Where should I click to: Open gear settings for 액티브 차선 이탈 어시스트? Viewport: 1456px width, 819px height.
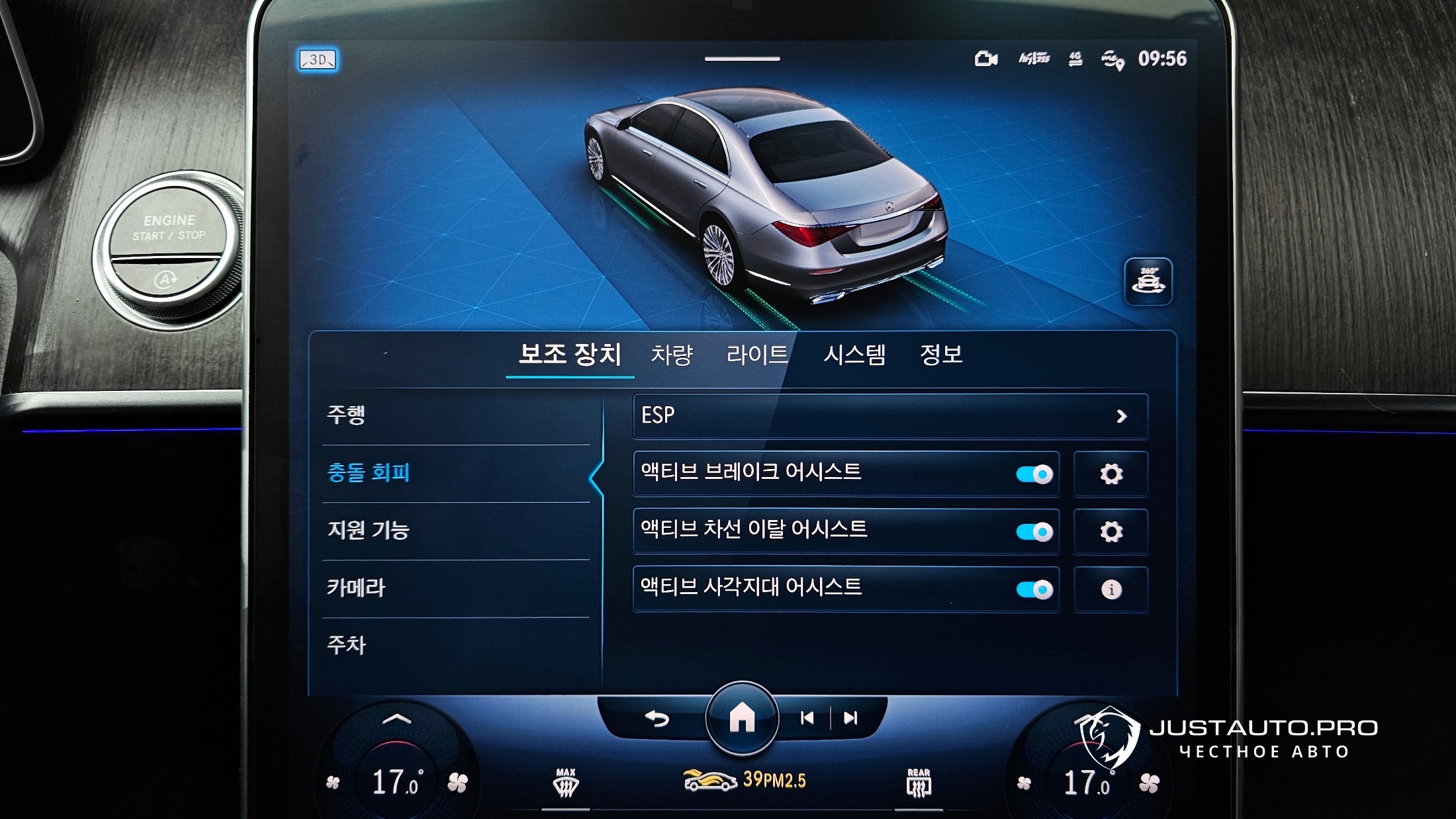point(1111,532)
